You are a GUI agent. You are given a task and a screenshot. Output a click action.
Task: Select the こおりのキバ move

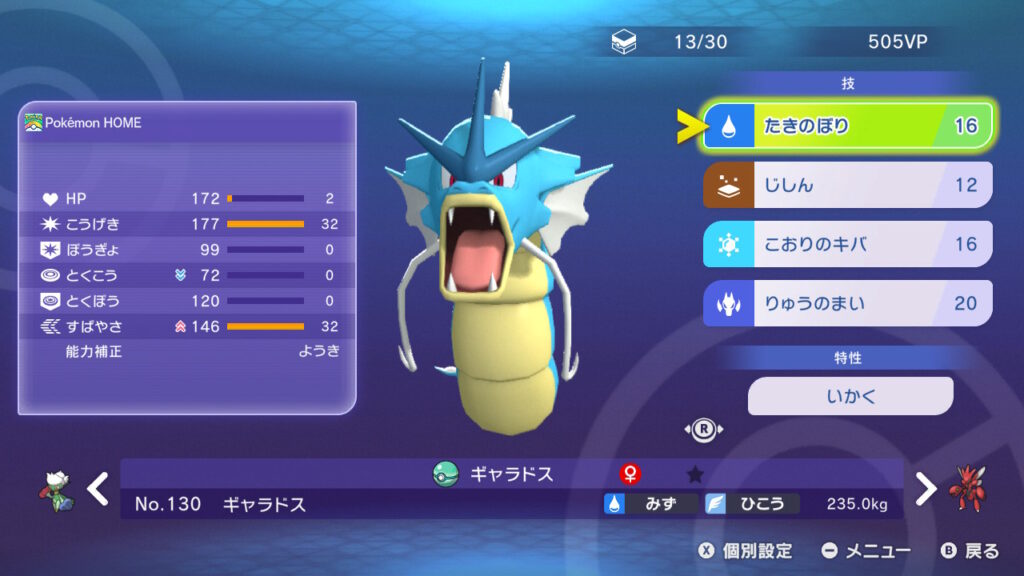[x=848, y=244]
